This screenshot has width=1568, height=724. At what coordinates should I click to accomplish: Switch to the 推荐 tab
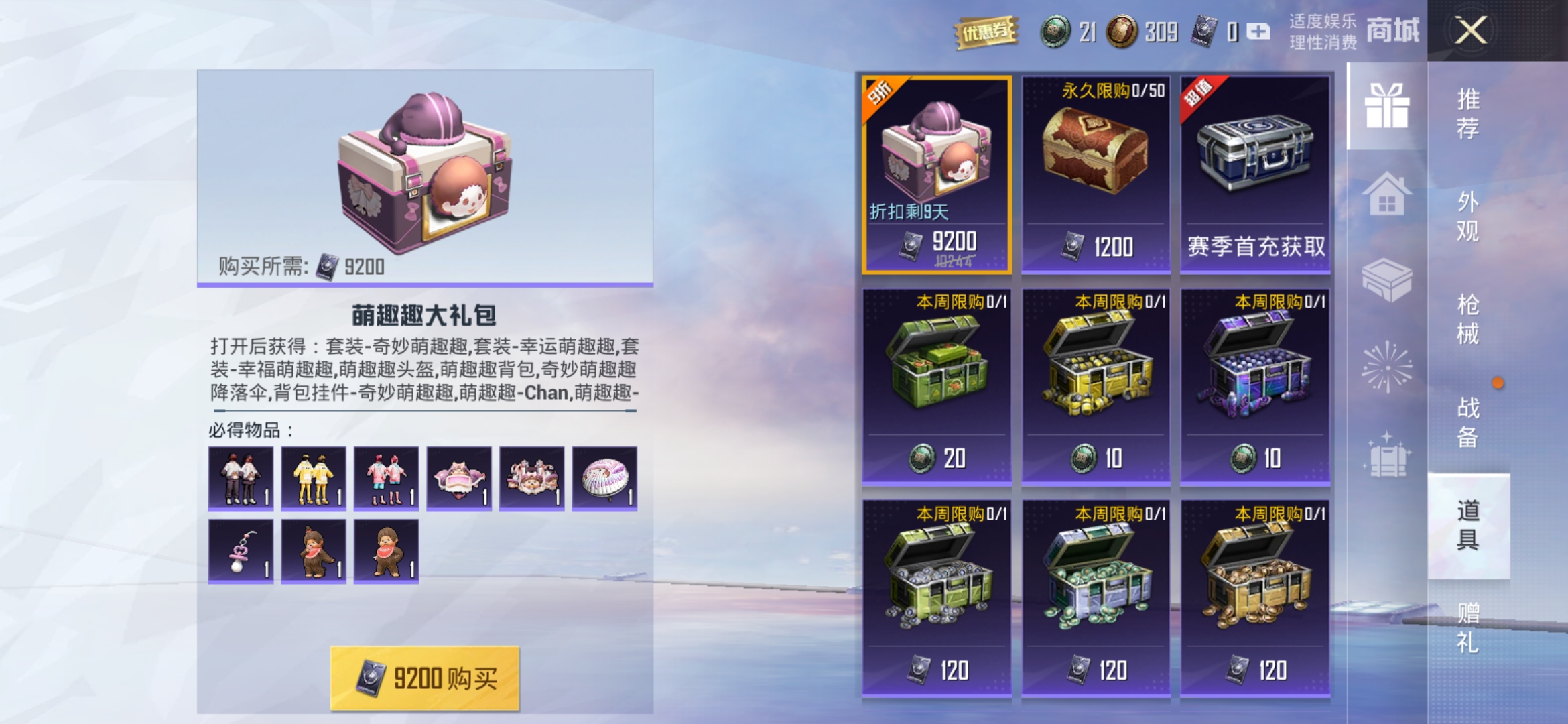(1467, 113)
